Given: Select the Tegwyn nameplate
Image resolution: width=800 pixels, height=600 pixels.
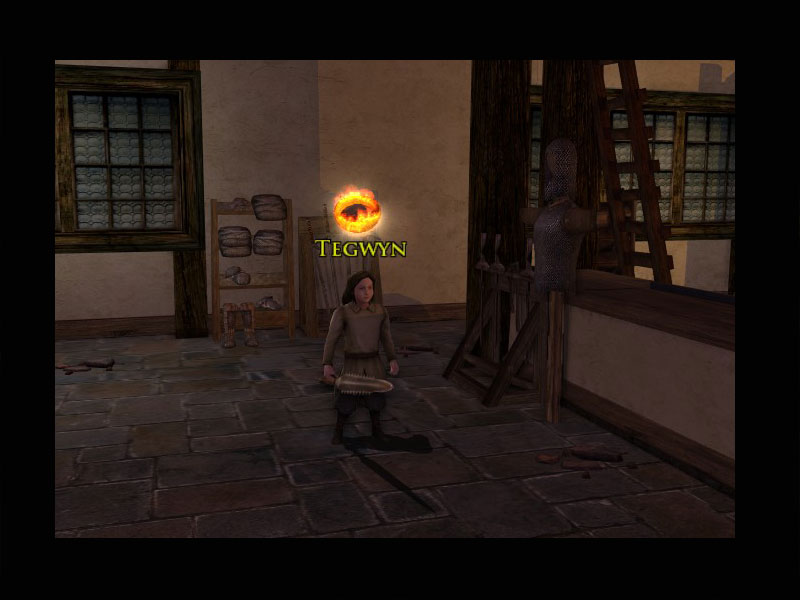Looking at the screenshot, I should click(x=360, y=248).
